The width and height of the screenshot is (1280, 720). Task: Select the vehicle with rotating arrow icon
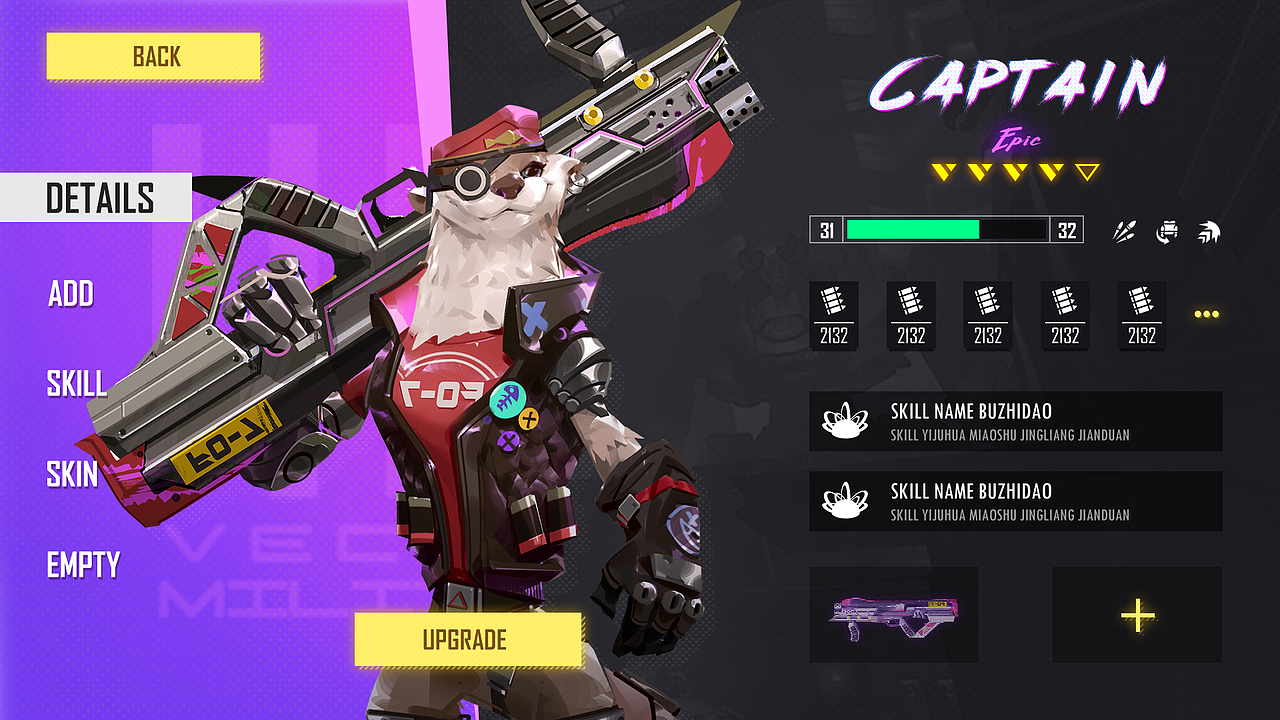[x=1167, y=232]
